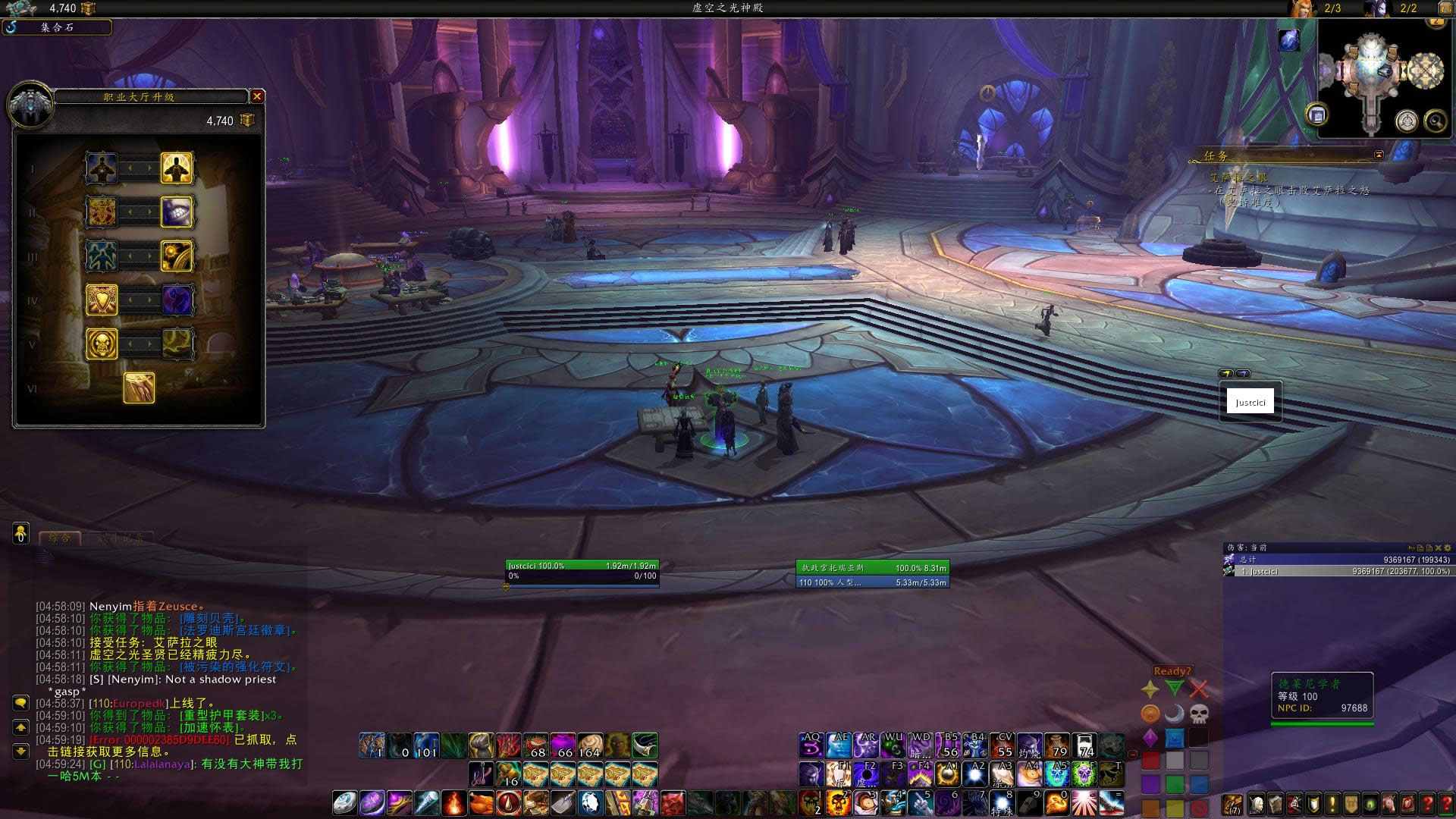Open the 集合石 meeting stone button
This screenshot has width=1456, height=819.
(58, 27)
